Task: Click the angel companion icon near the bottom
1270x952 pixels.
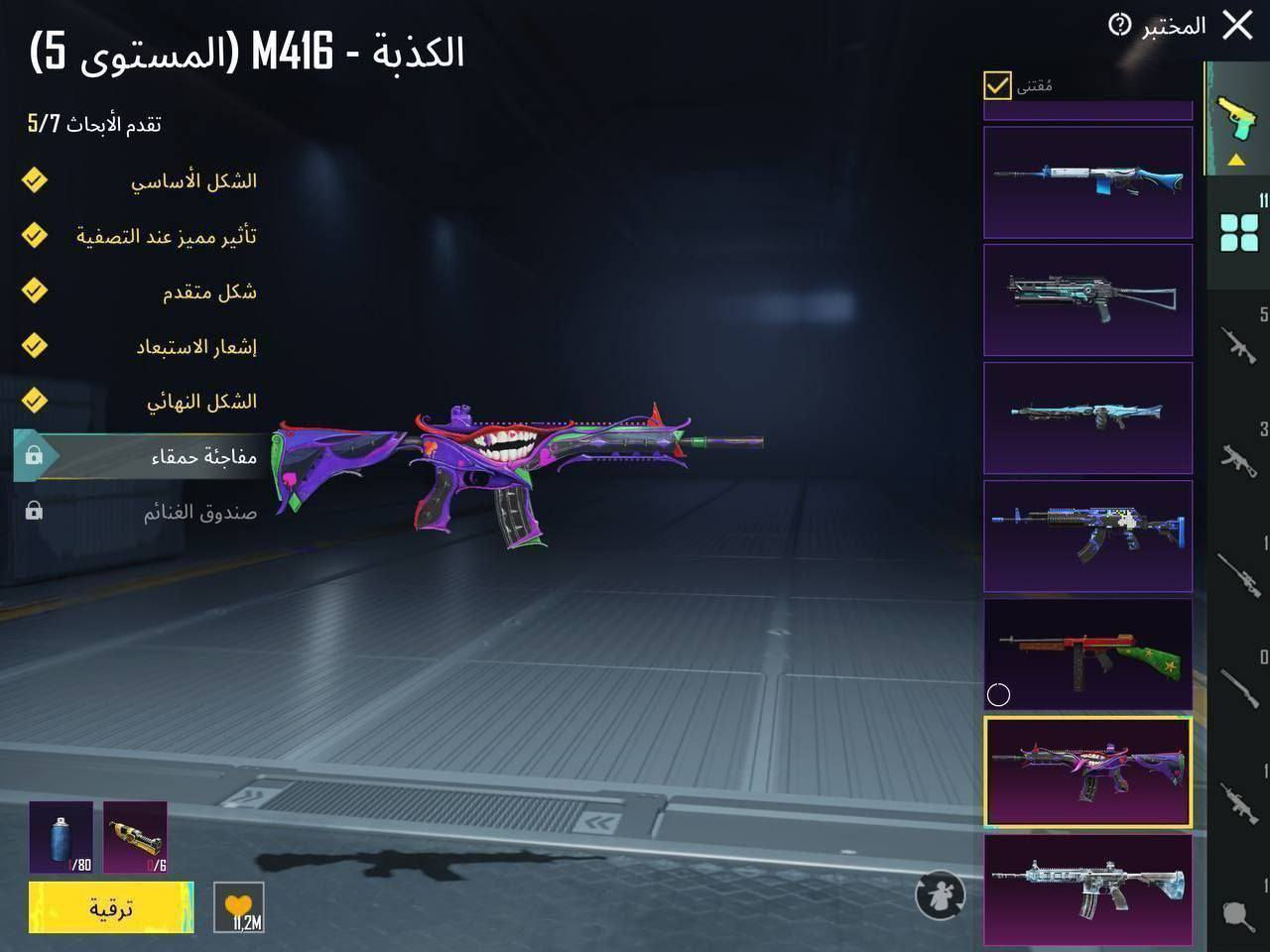Action: coord(940,895)
